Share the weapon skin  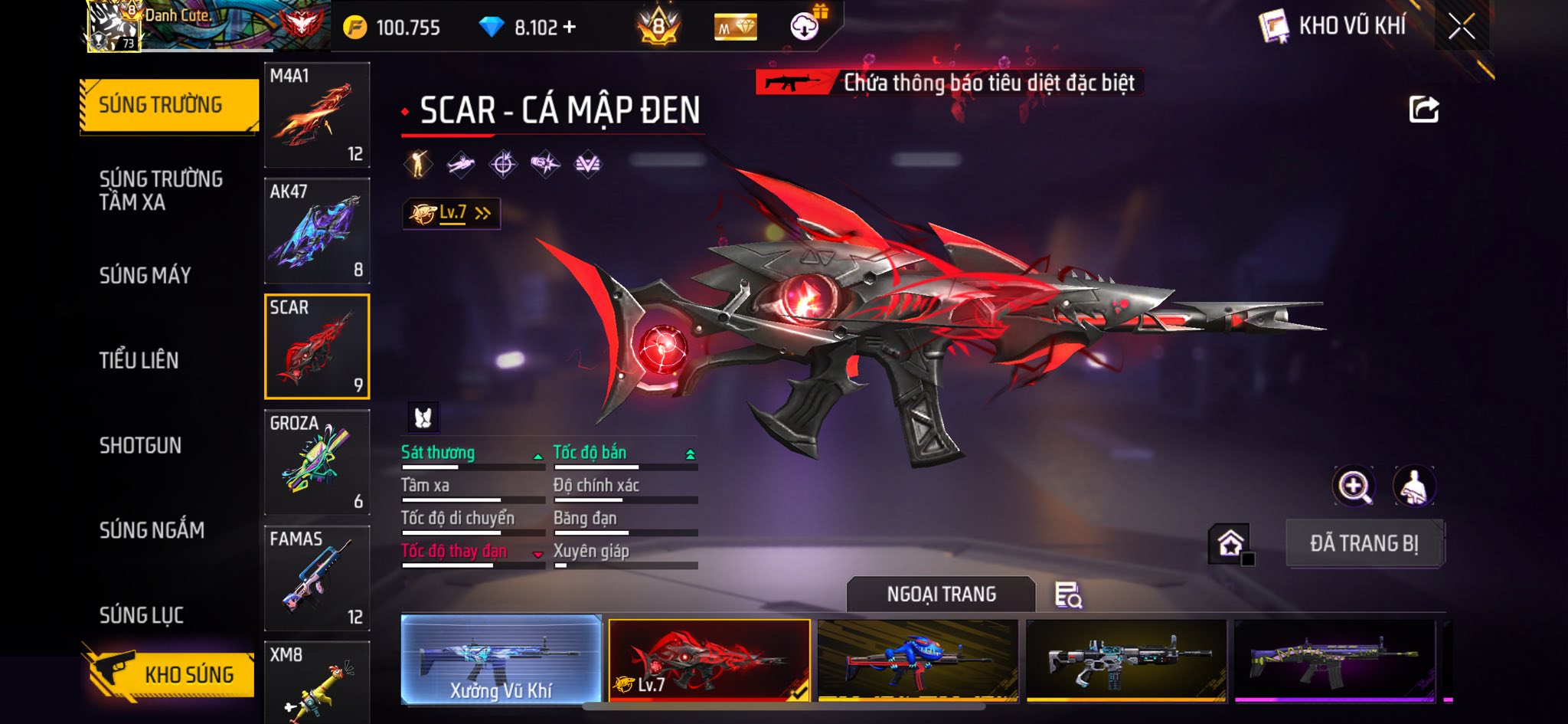1423,110
